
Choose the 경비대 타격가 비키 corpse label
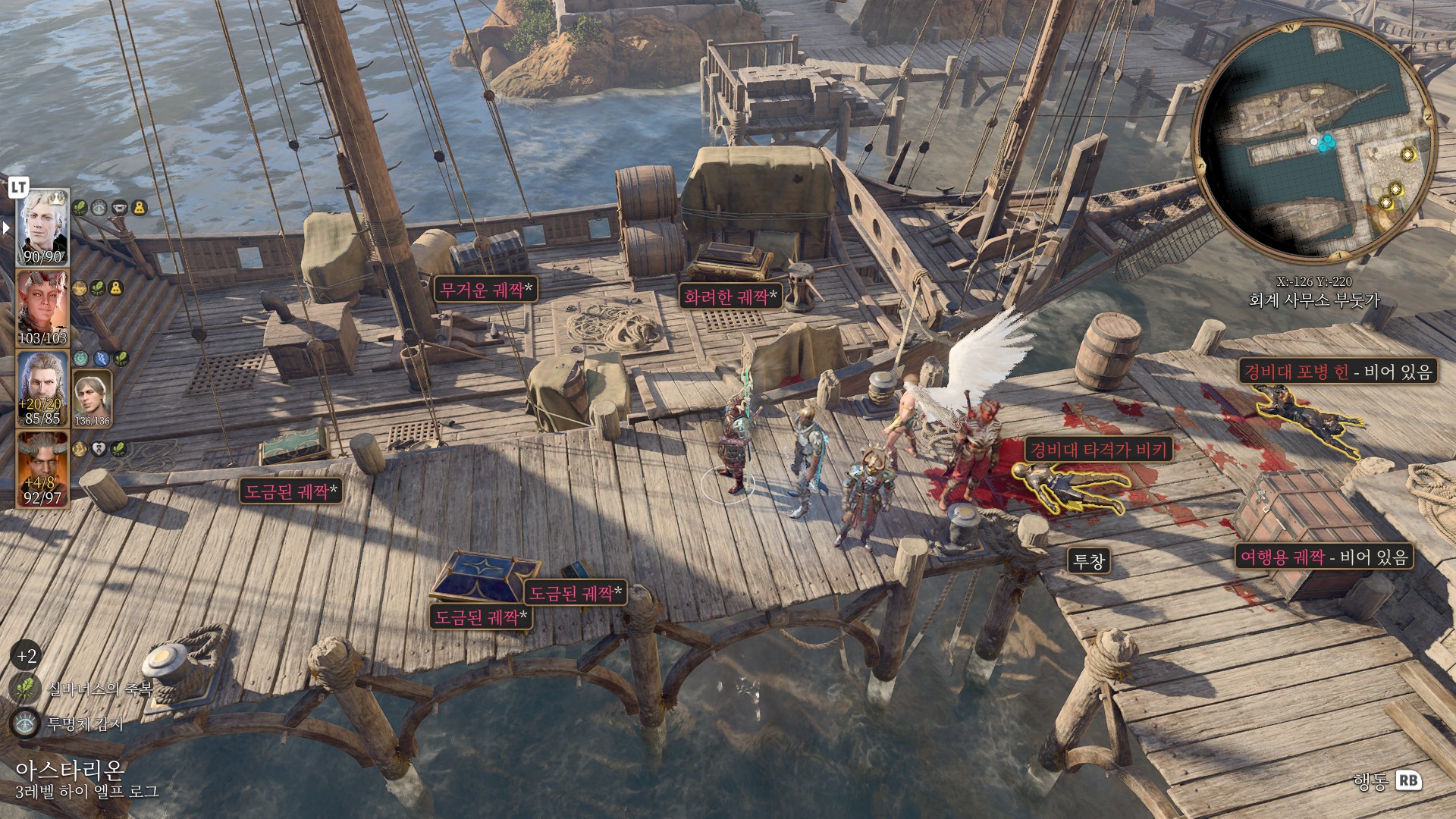(1099, 450)
